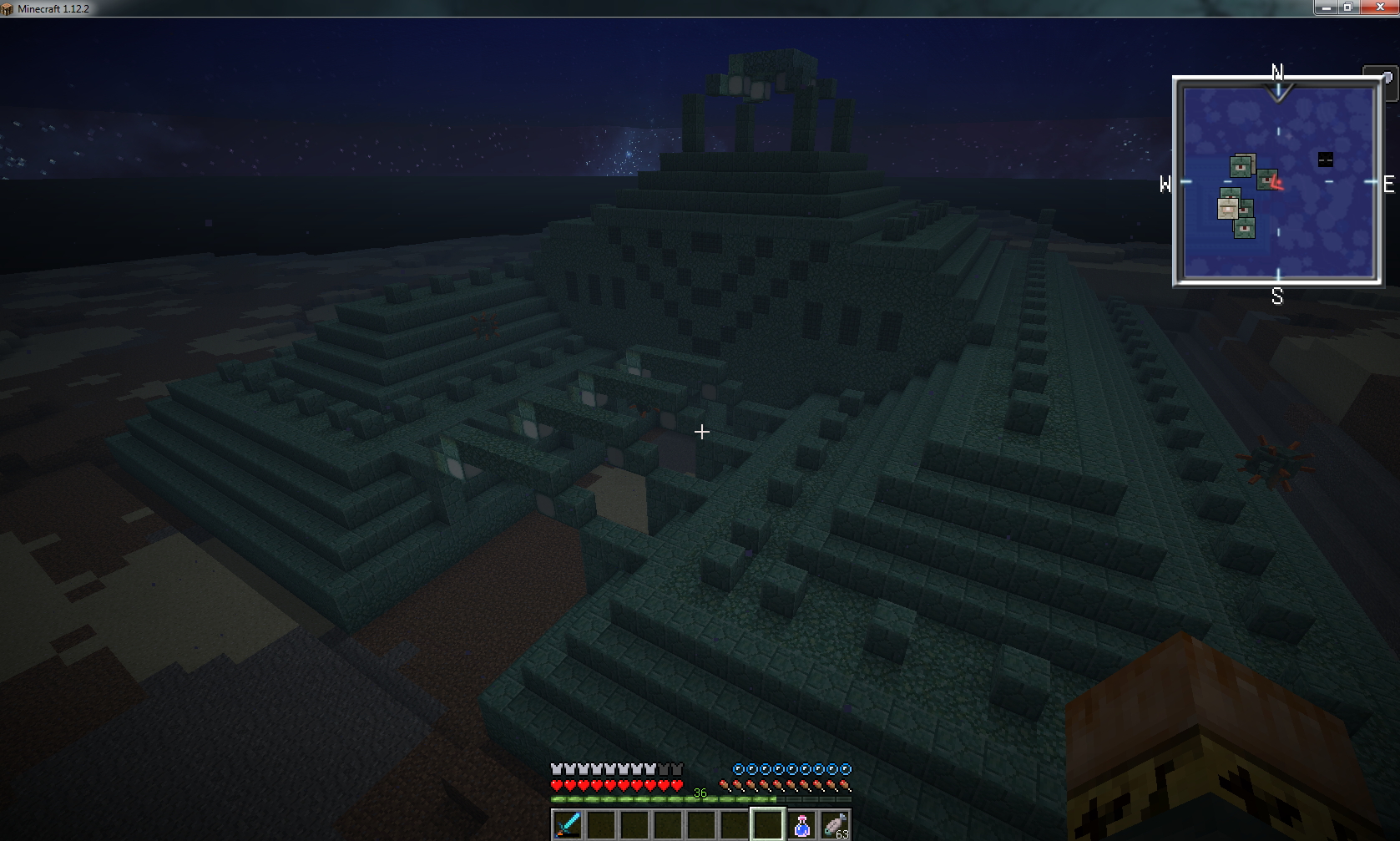
Task: Click the minimap in the corner
Action: coord(1277,182)
